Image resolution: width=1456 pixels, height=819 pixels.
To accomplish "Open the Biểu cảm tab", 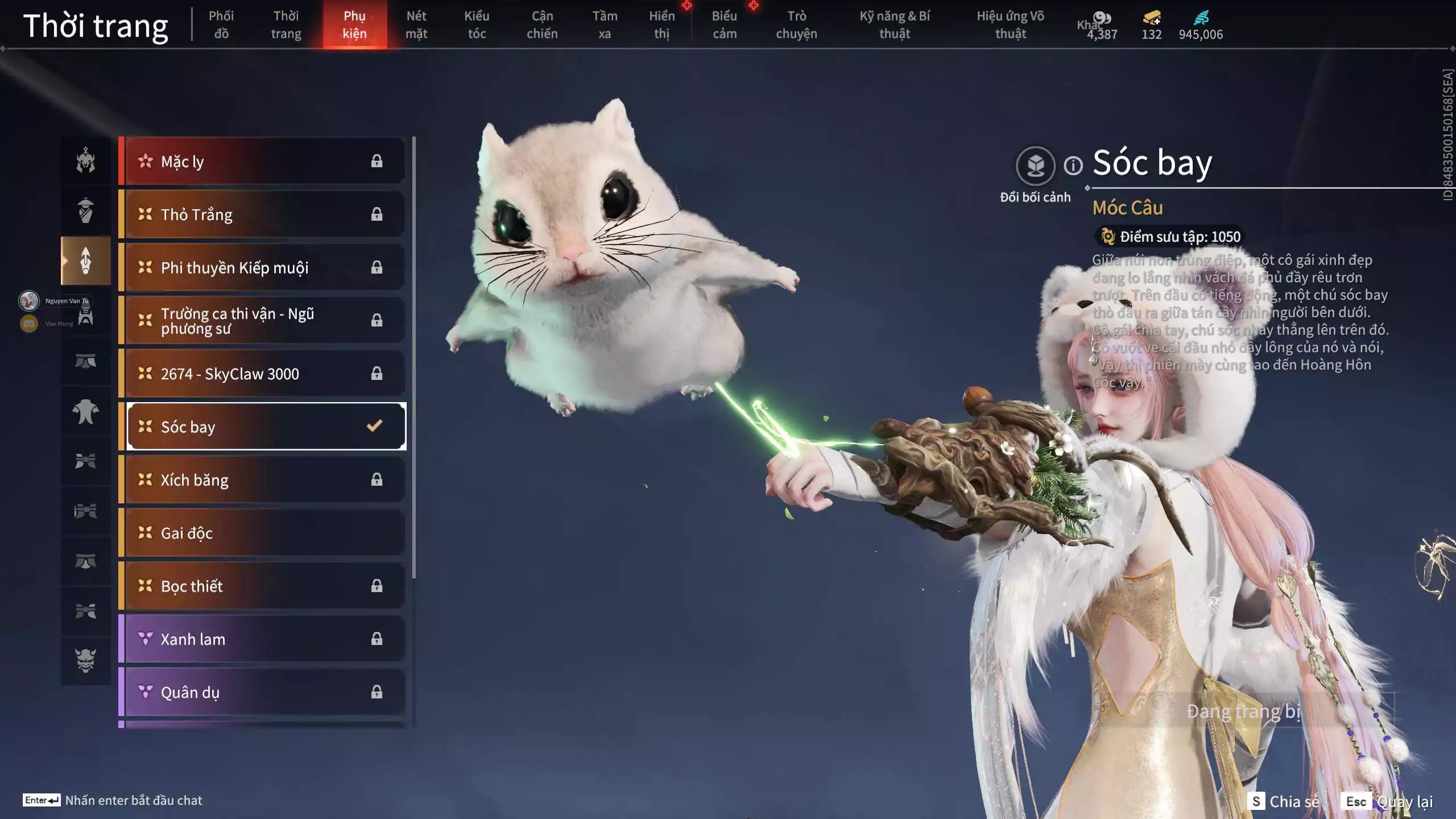I will point(725,24).
